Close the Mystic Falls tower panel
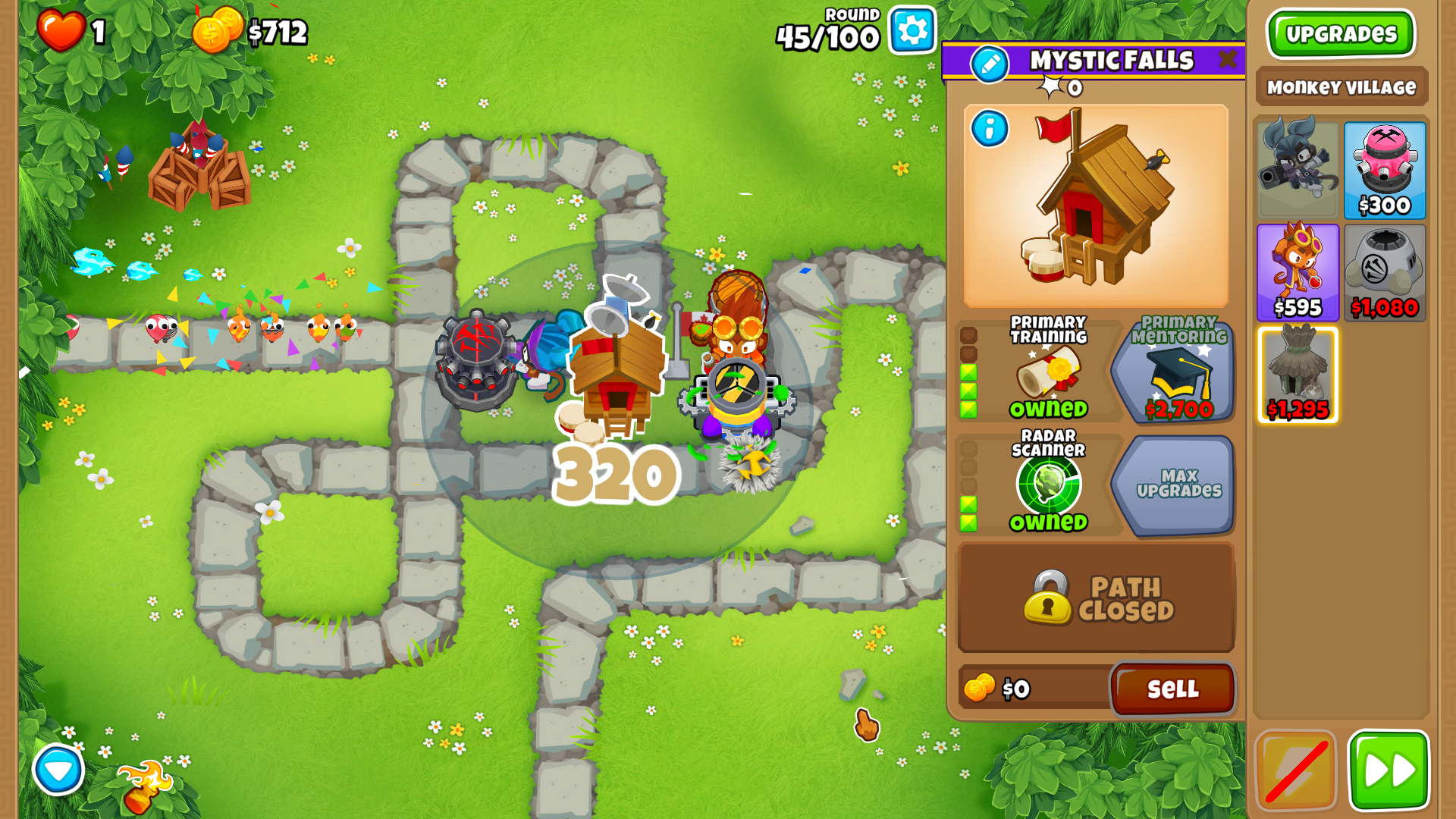The height and width of the screenshot is (819, 1456). 1226,59
